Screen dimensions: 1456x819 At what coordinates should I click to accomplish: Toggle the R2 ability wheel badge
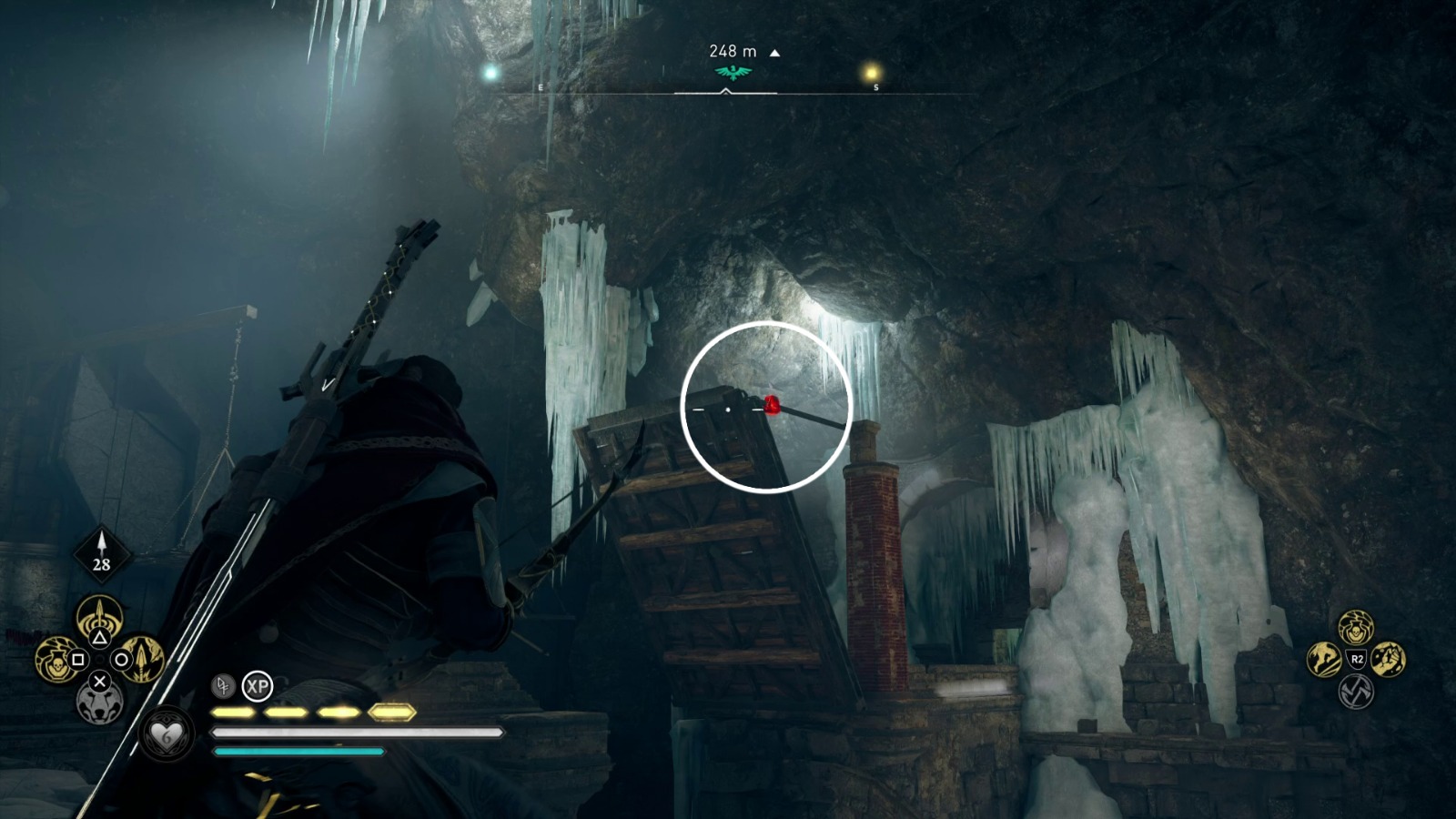[x=1357, y=659]
